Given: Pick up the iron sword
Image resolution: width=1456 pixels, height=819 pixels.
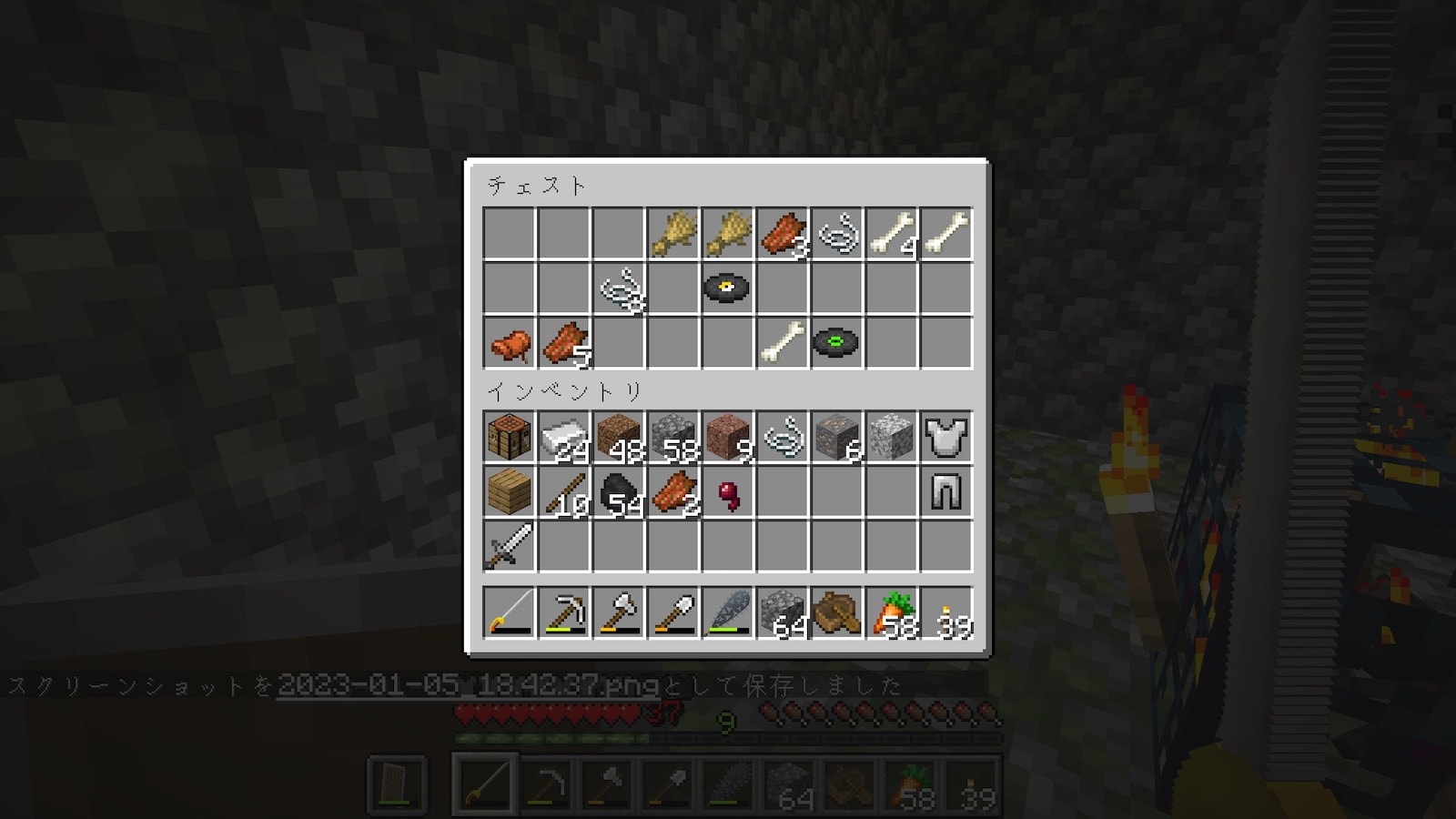Looking at the screenshot, I should [510, 546].
